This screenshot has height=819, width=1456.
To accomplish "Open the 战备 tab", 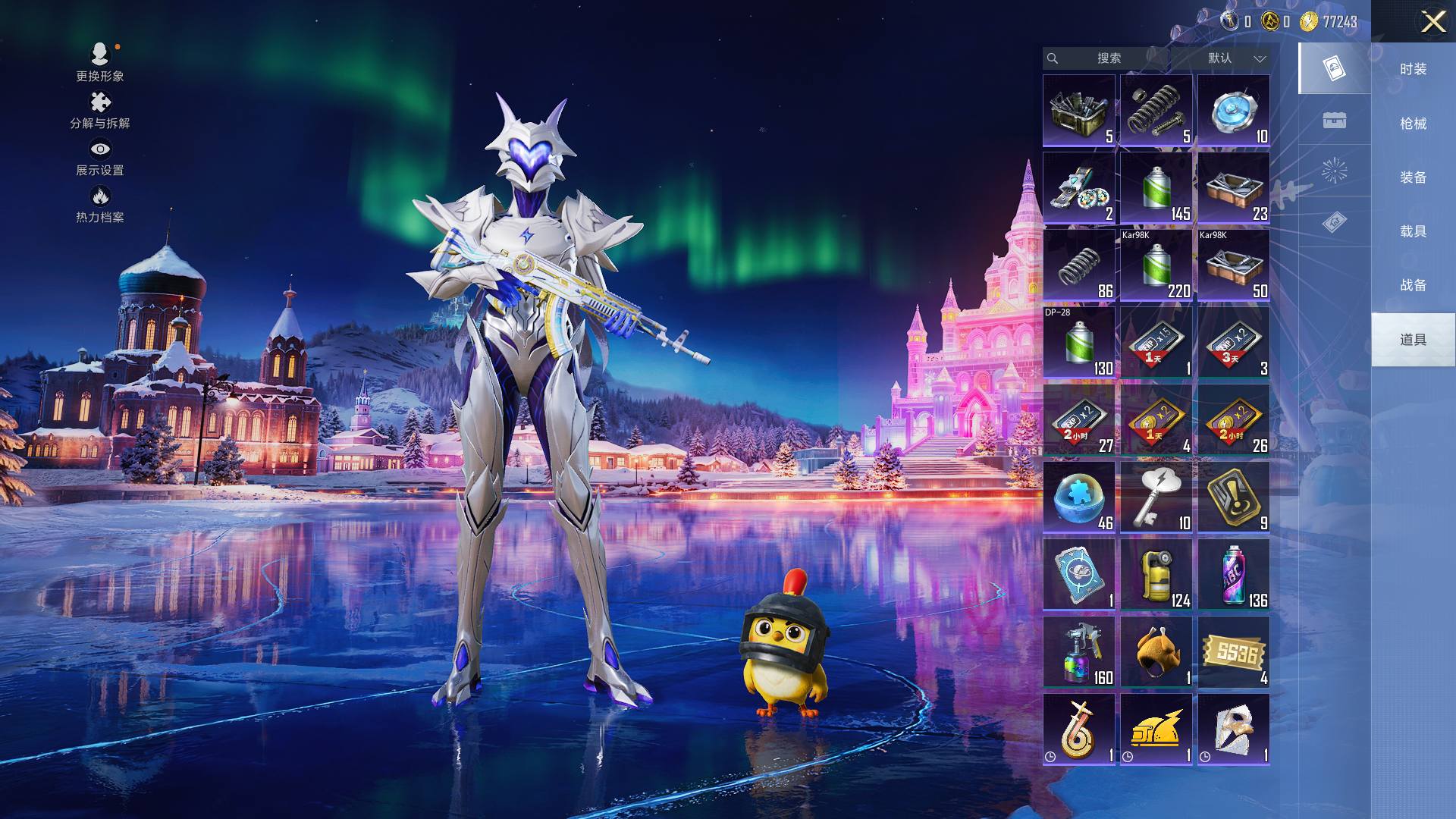I will 1412,285.
